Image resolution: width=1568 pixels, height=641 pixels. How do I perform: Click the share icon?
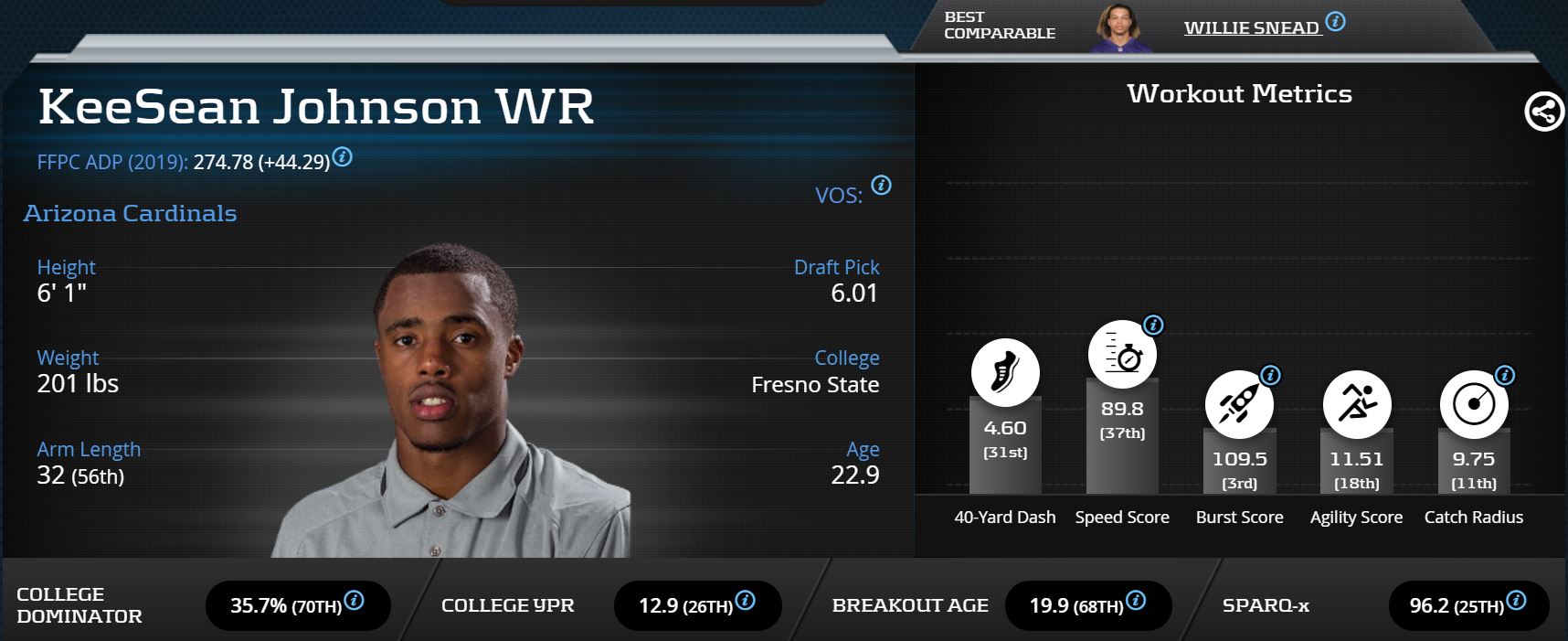point(1543,112)
